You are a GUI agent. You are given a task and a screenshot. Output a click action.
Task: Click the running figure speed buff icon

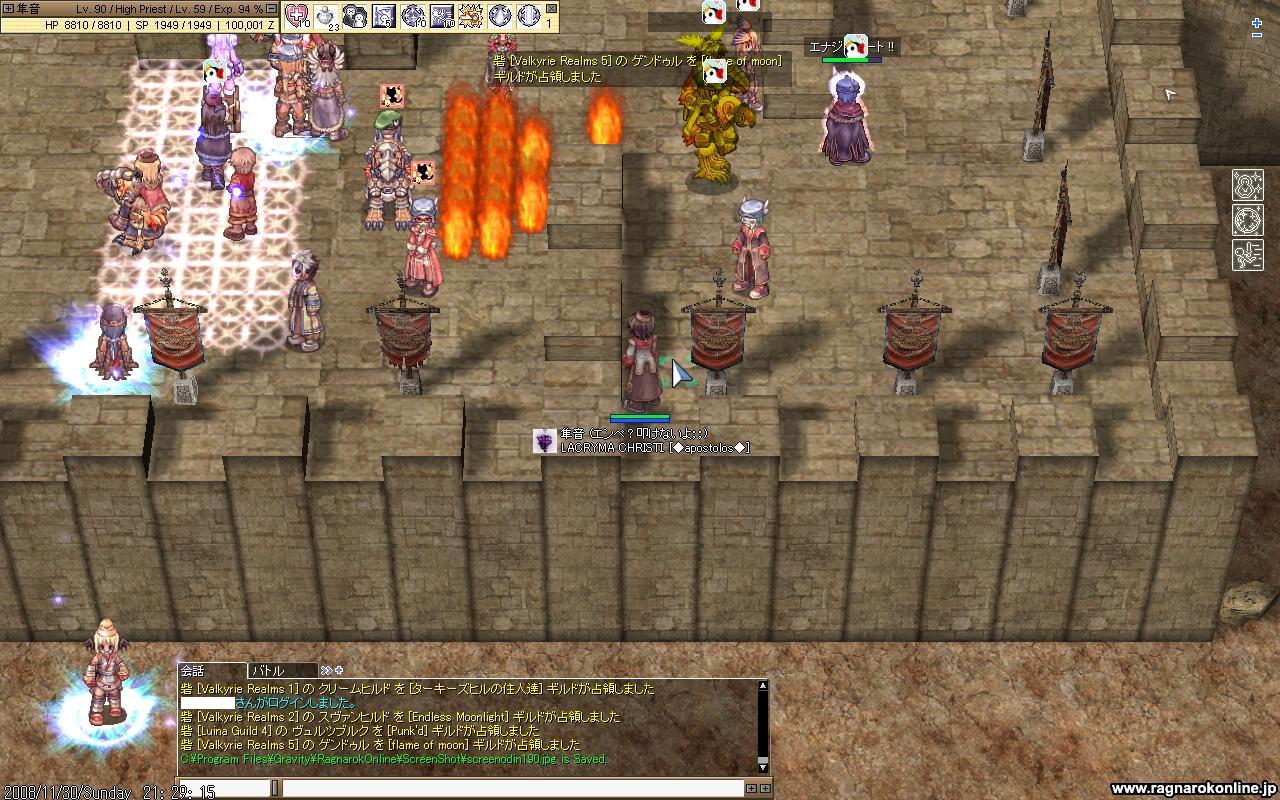tap(1247, 254)
